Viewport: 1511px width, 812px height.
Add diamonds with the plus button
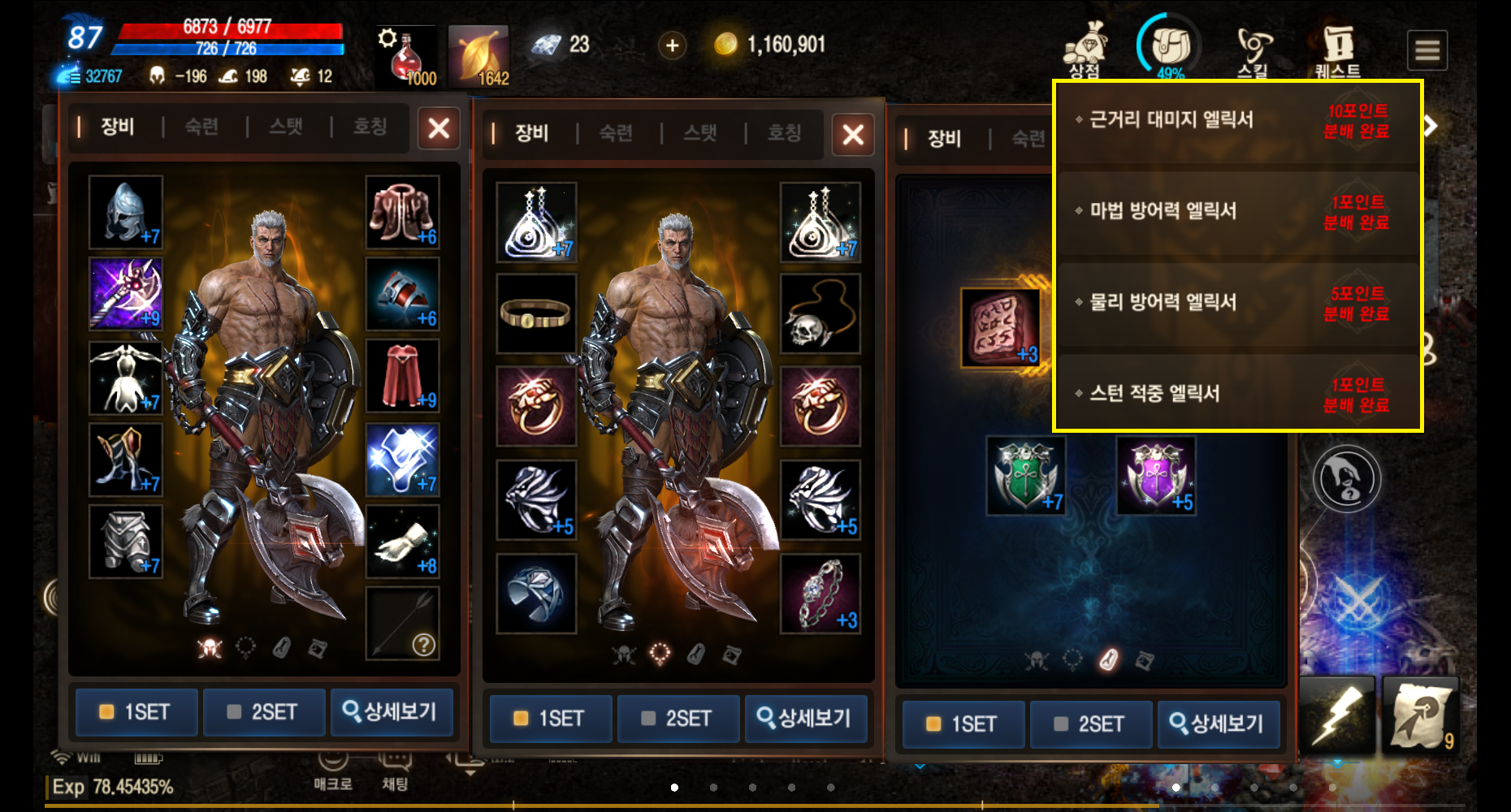click(672, 45)
